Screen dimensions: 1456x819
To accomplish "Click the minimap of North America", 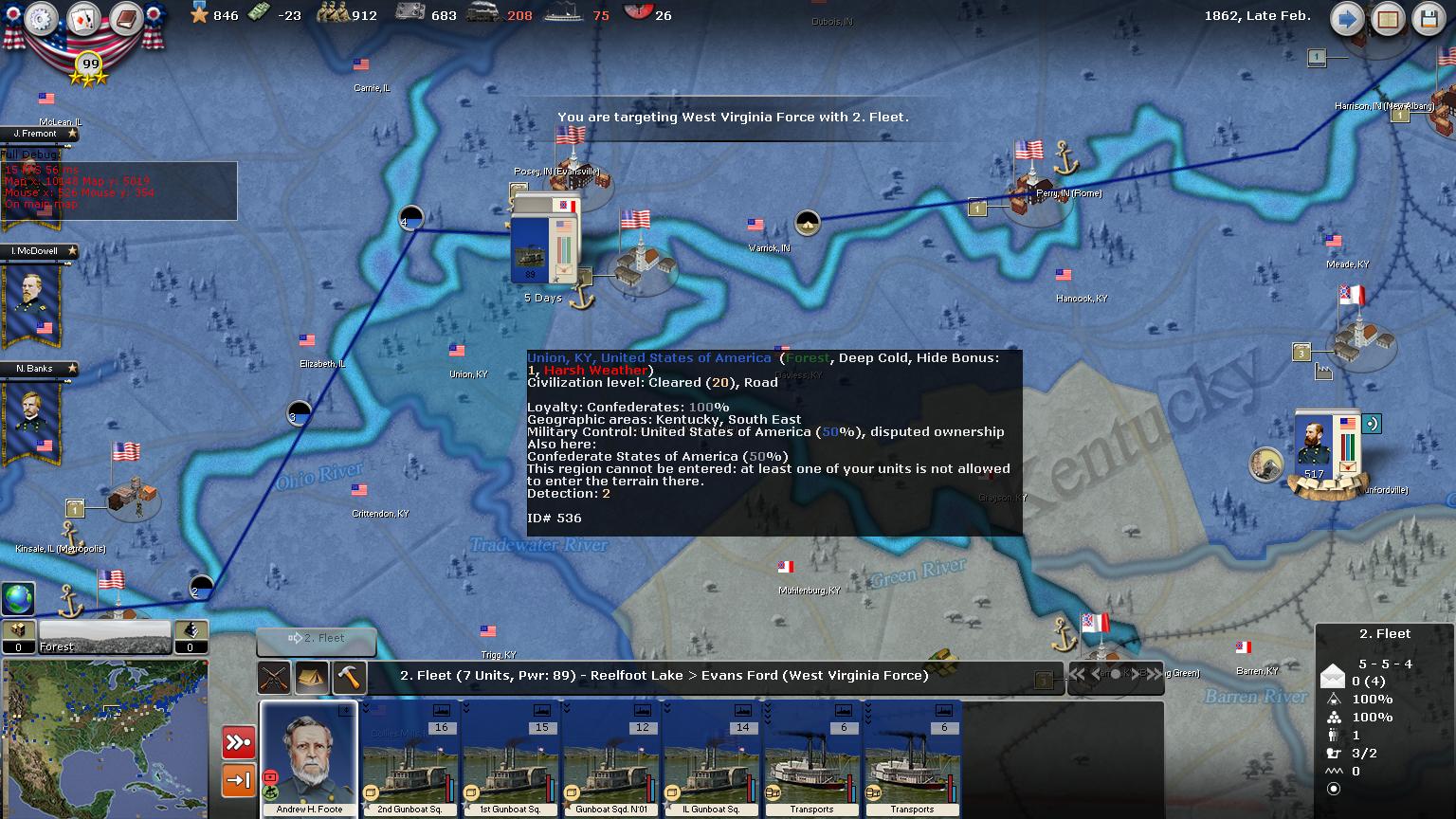I will [104, 737].
